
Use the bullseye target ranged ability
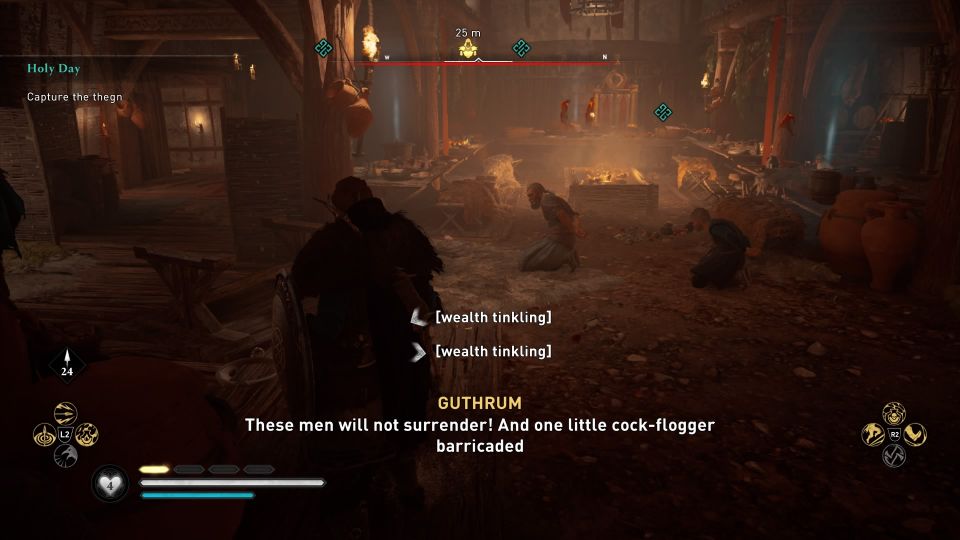click(44, 435)
